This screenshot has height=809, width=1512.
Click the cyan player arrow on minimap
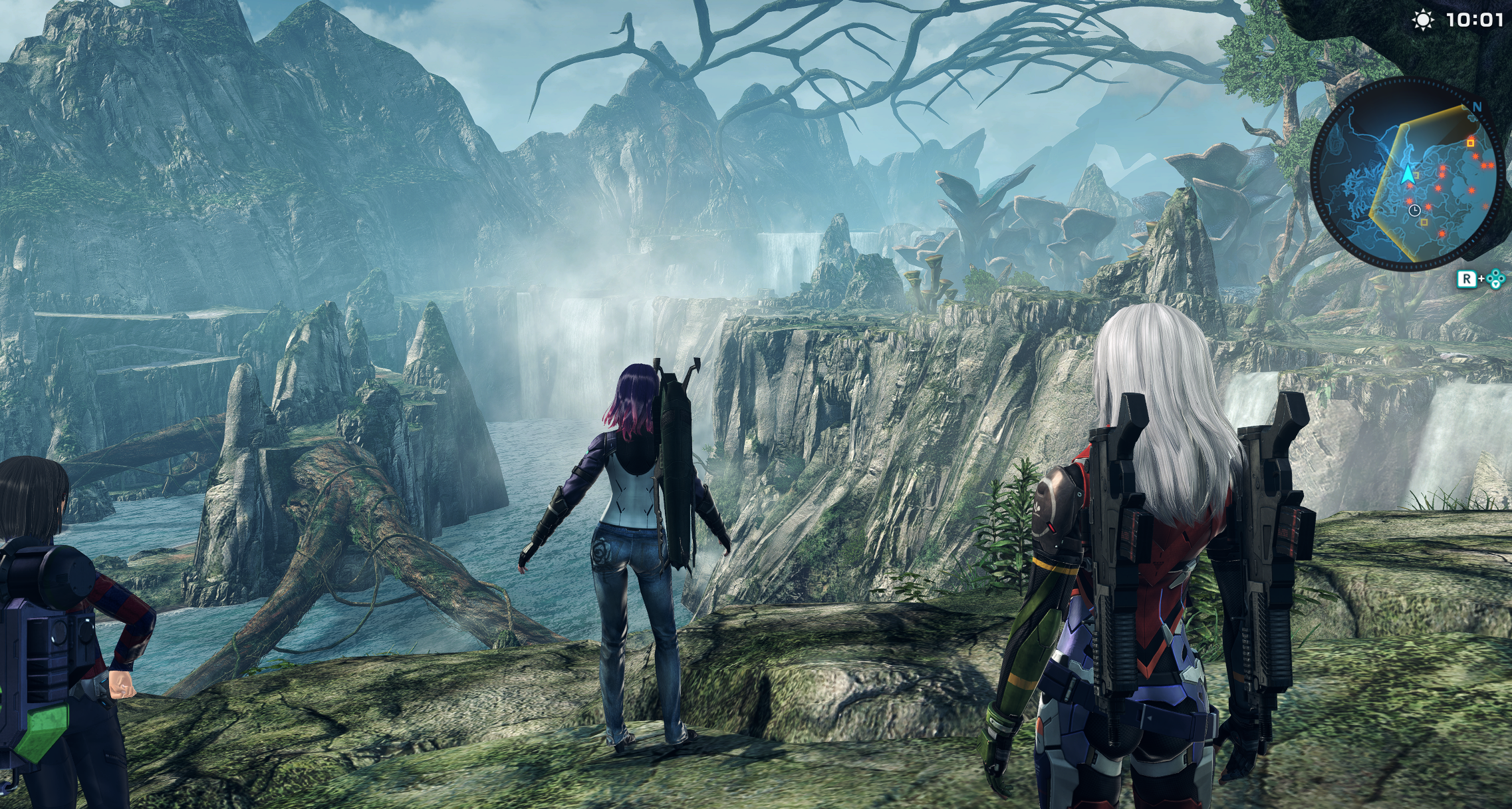point(1407,175)
